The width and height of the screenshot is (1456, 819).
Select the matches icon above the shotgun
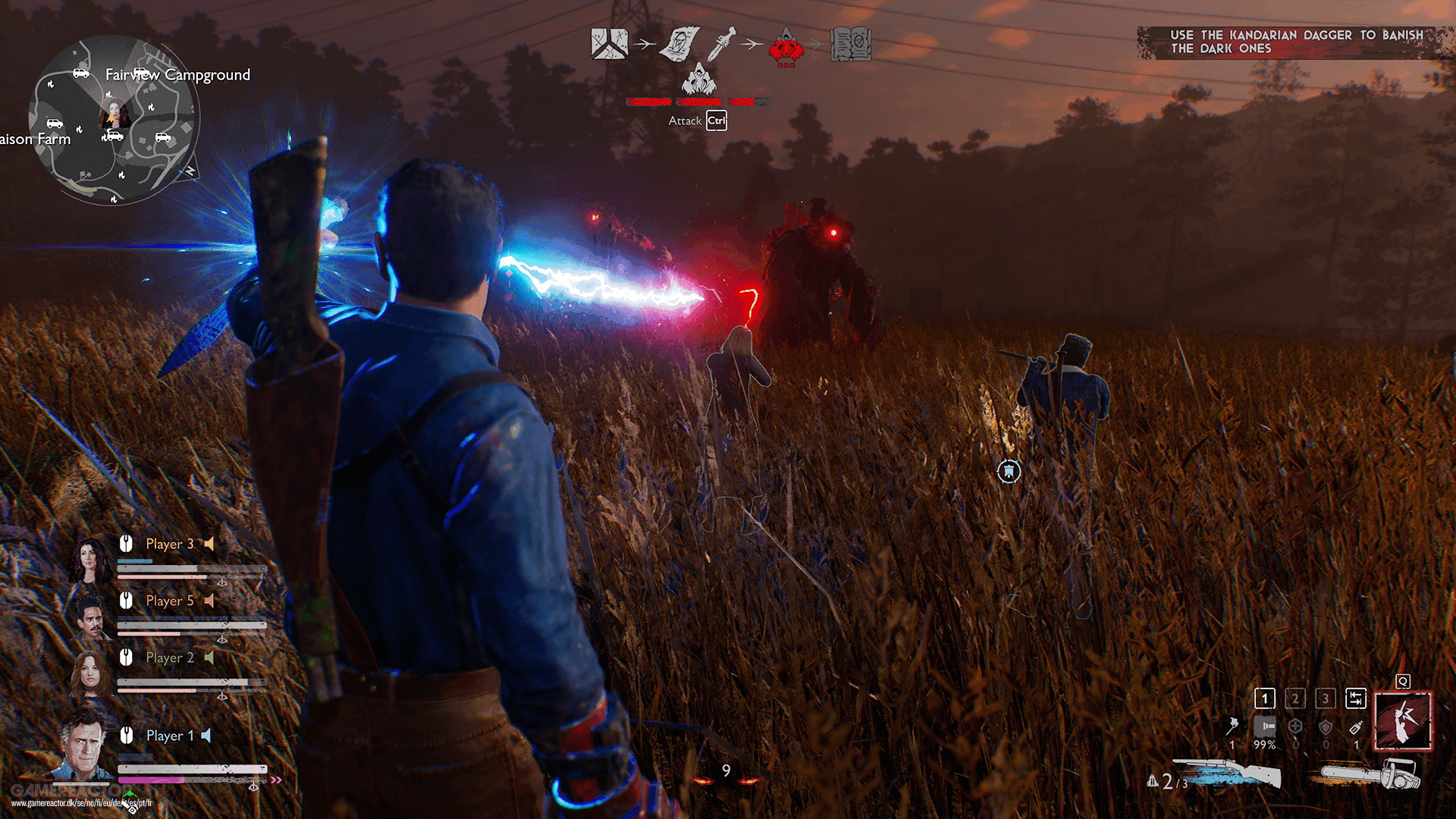click(1234, 726)
